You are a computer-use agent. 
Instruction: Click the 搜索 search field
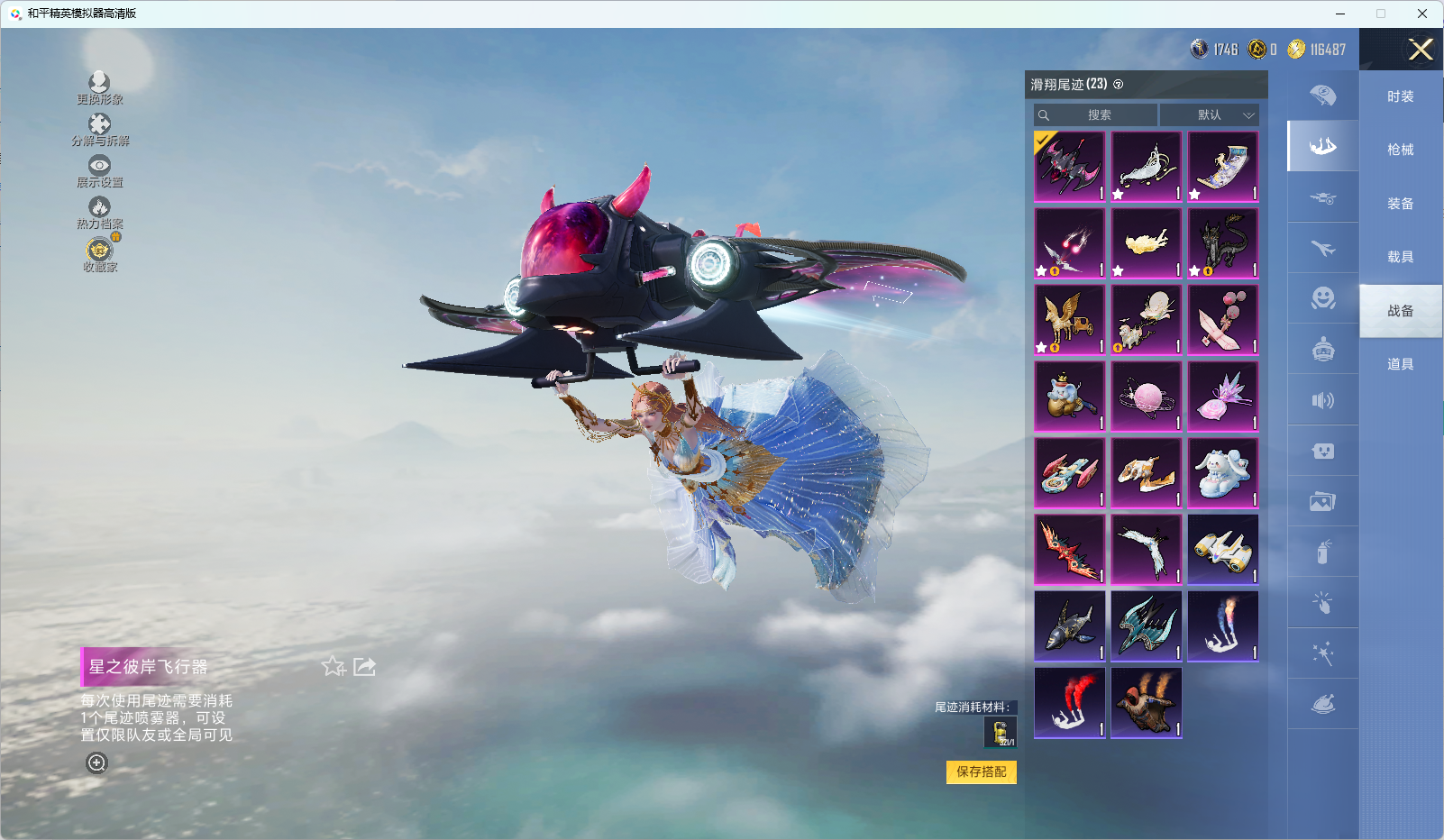pyautogui.click(x=1096, y=115)
